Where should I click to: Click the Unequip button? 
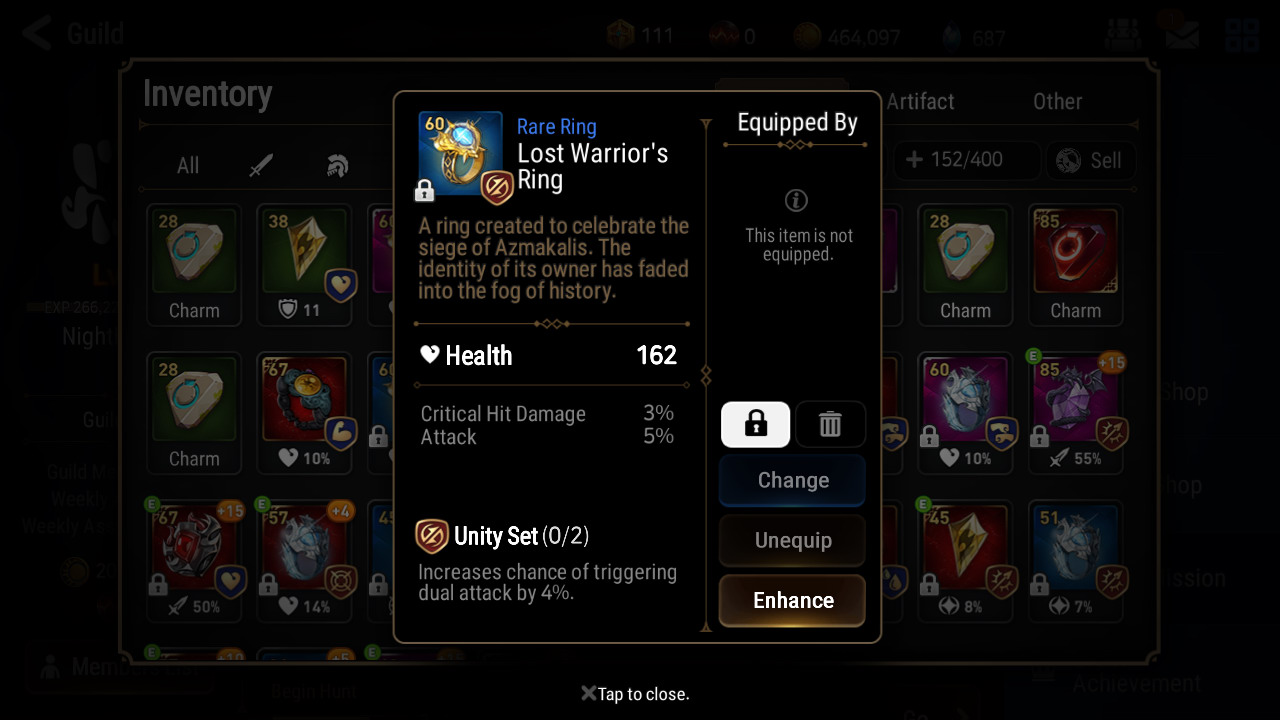(x=792, y=540)
